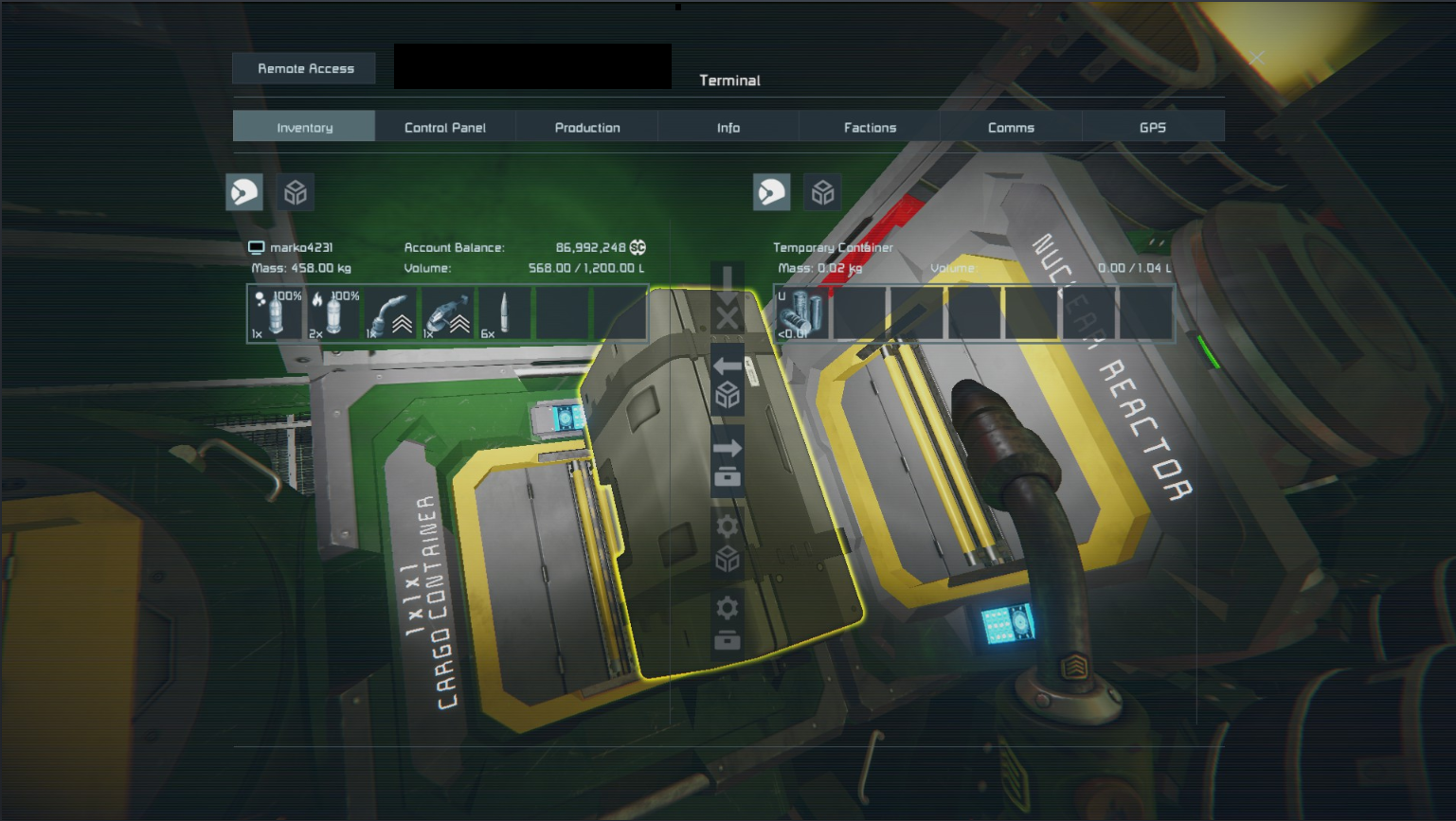Screen dimensions: 1456x821
Task: Switch to the Inventory tab
Action: point(304,127)
